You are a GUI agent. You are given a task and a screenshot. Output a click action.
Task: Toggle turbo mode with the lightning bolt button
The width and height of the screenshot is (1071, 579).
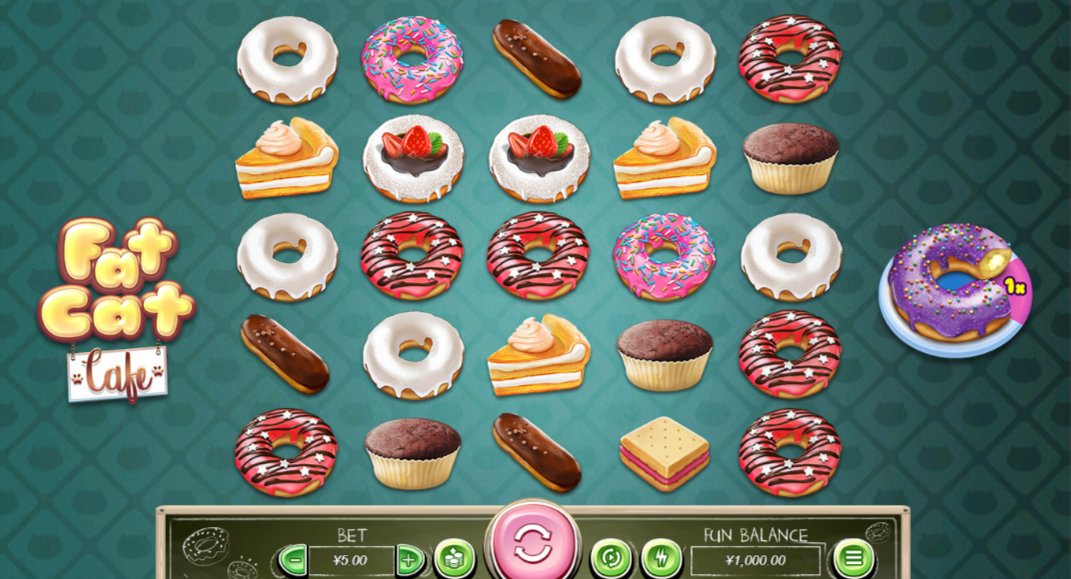click(x=660, y=558)
